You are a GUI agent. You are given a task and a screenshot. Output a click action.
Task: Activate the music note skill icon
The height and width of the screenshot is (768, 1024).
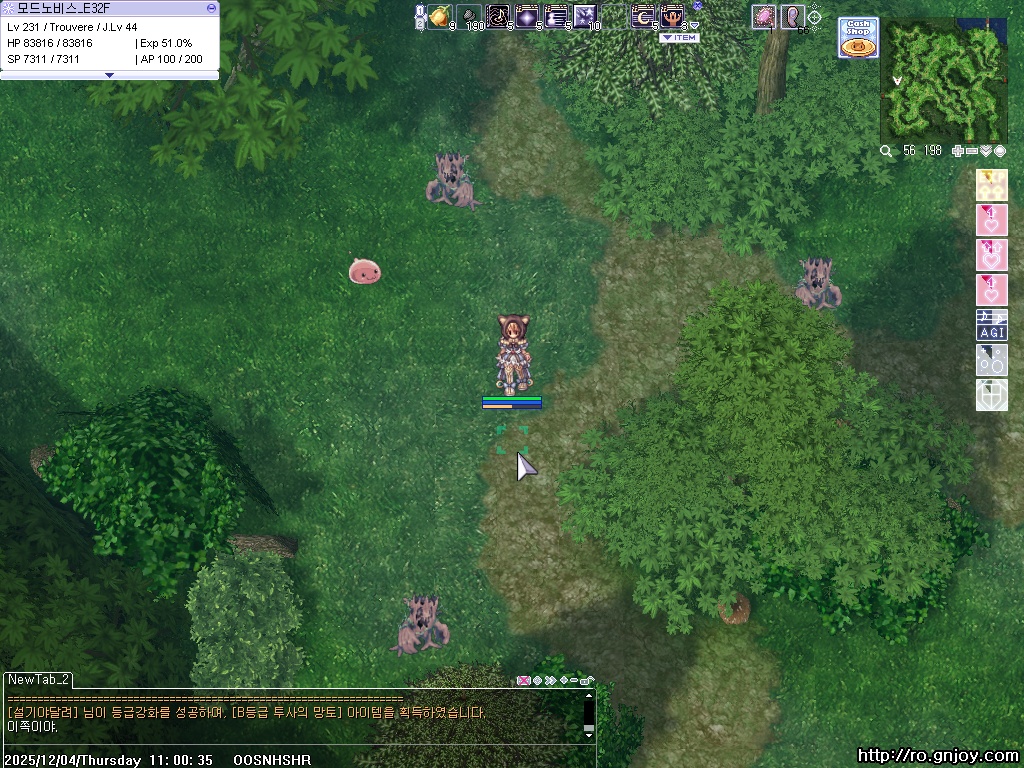(x=498, y=16)
